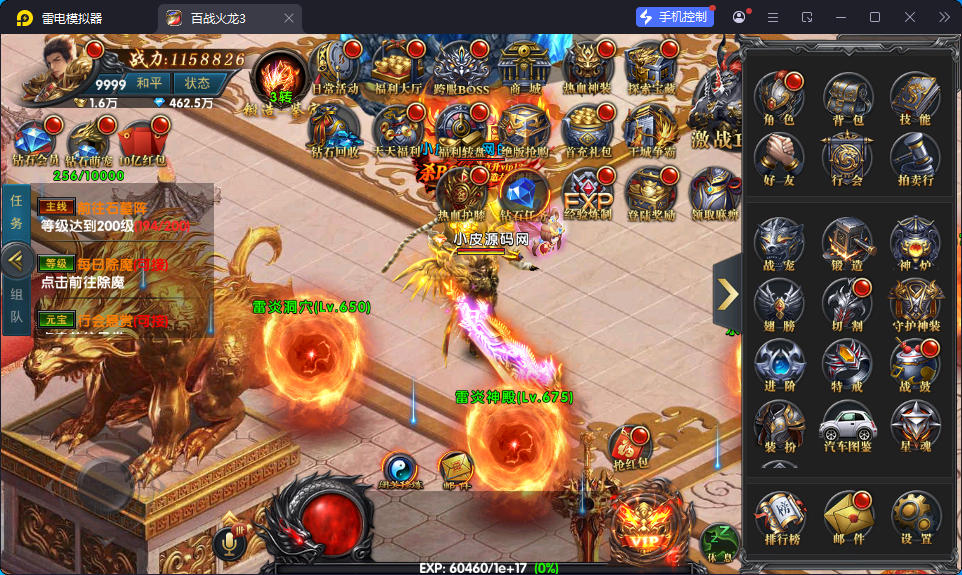The width and height of the screenshot is (962, 575).
Task: Switch to the 组队 team tab
Action: point(16,307)
